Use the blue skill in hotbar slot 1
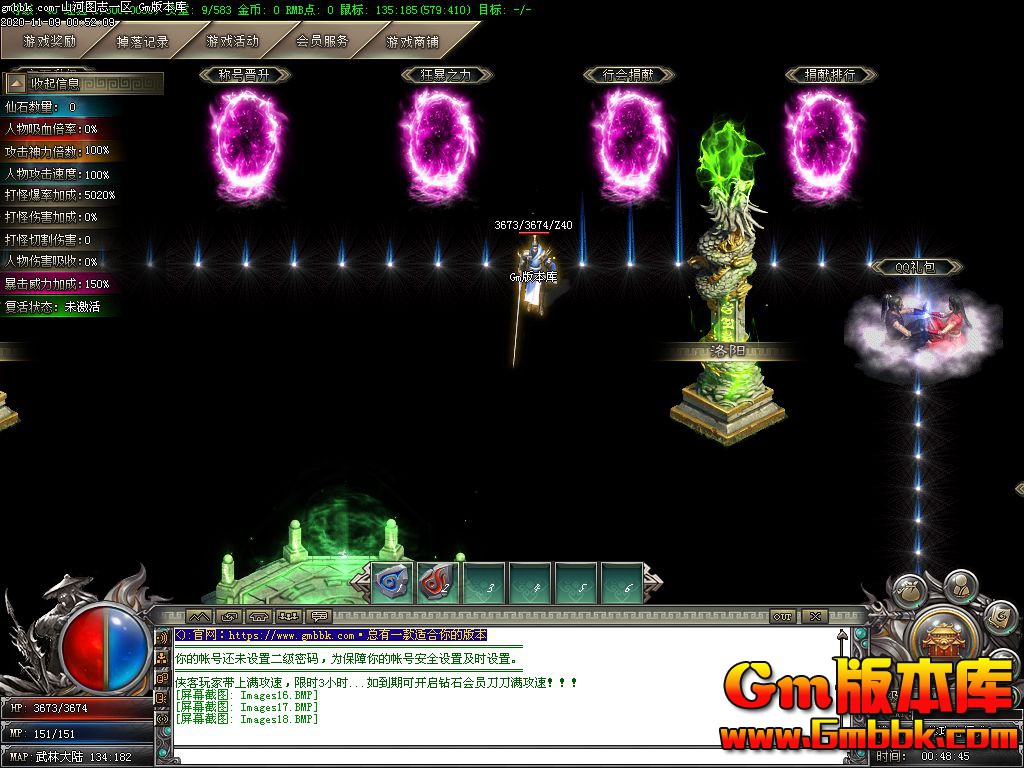The height and width of the screenshot is (768, 1024). pyautogui.click(x=390, y=581)
